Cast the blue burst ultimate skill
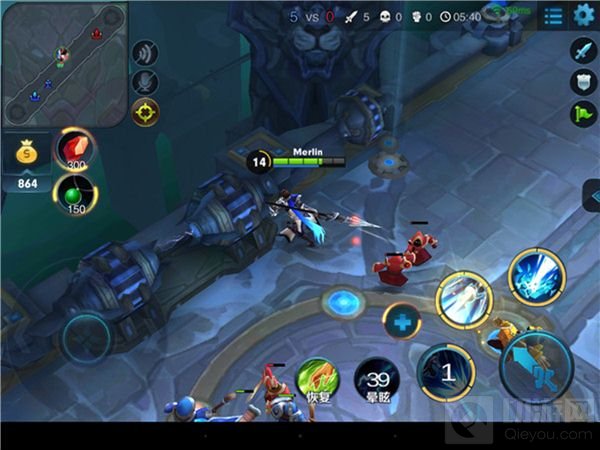600x450 pixels. [x=537, y=276]
